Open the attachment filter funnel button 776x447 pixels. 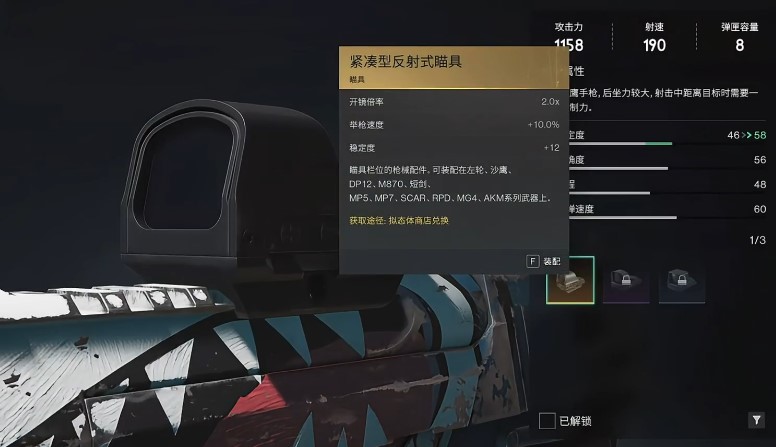[x=755, y=420]
